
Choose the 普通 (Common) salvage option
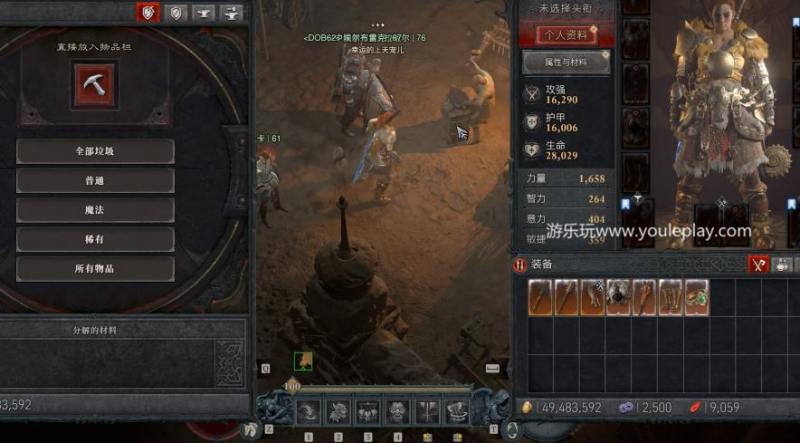(96, 181)
